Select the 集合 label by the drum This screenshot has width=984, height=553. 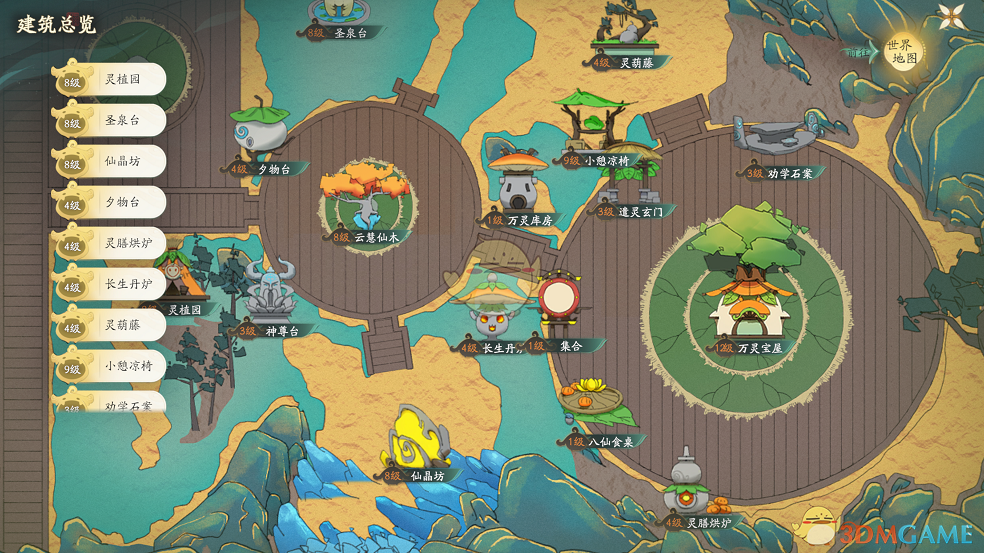pos(566,346)
